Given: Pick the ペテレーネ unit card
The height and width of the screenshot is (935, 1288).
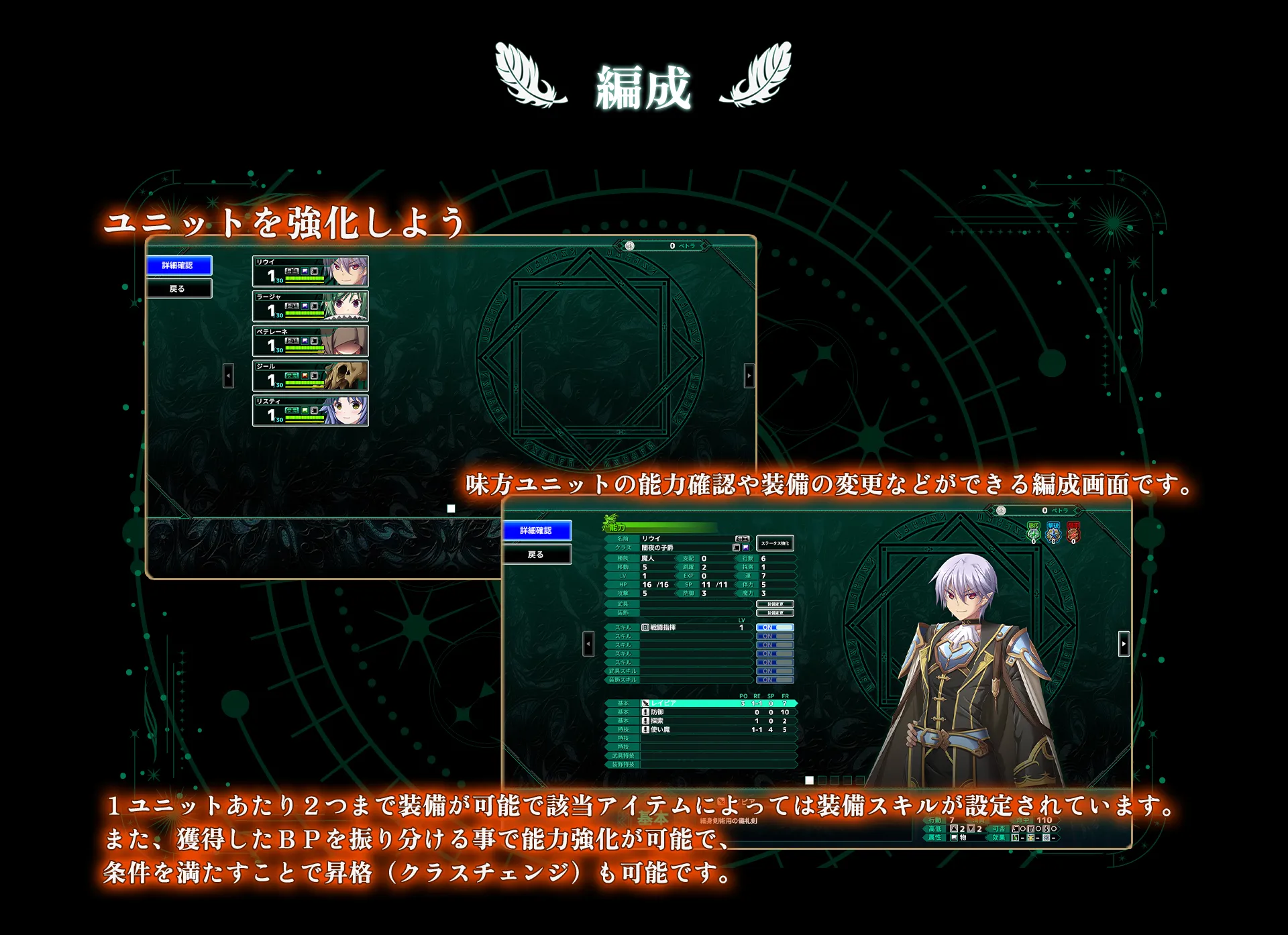Looking at the screenshot, I should click(x=310, y=341).
